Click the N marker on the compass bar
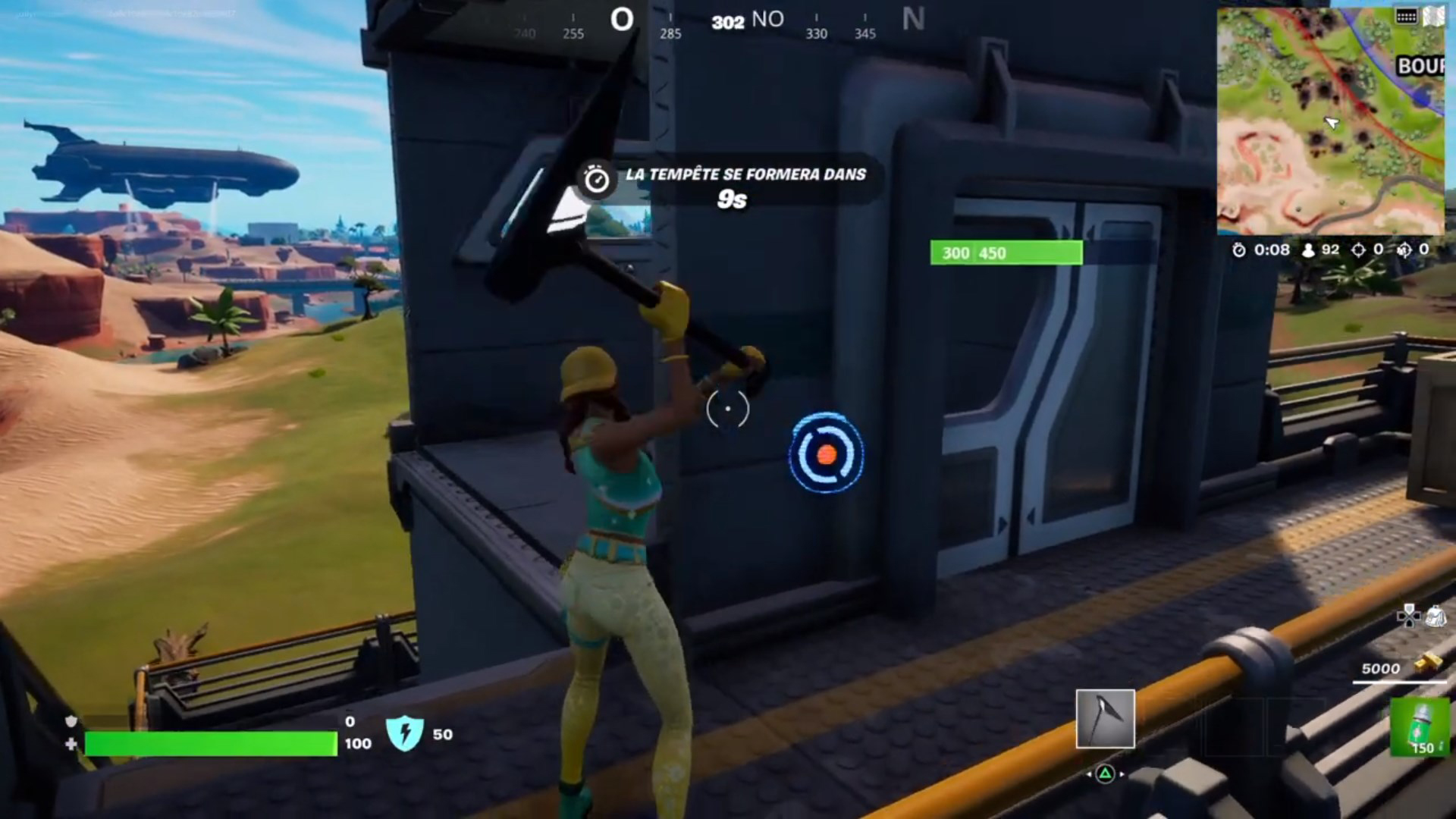Screen dimensions: 1456x819 [915, 19]
